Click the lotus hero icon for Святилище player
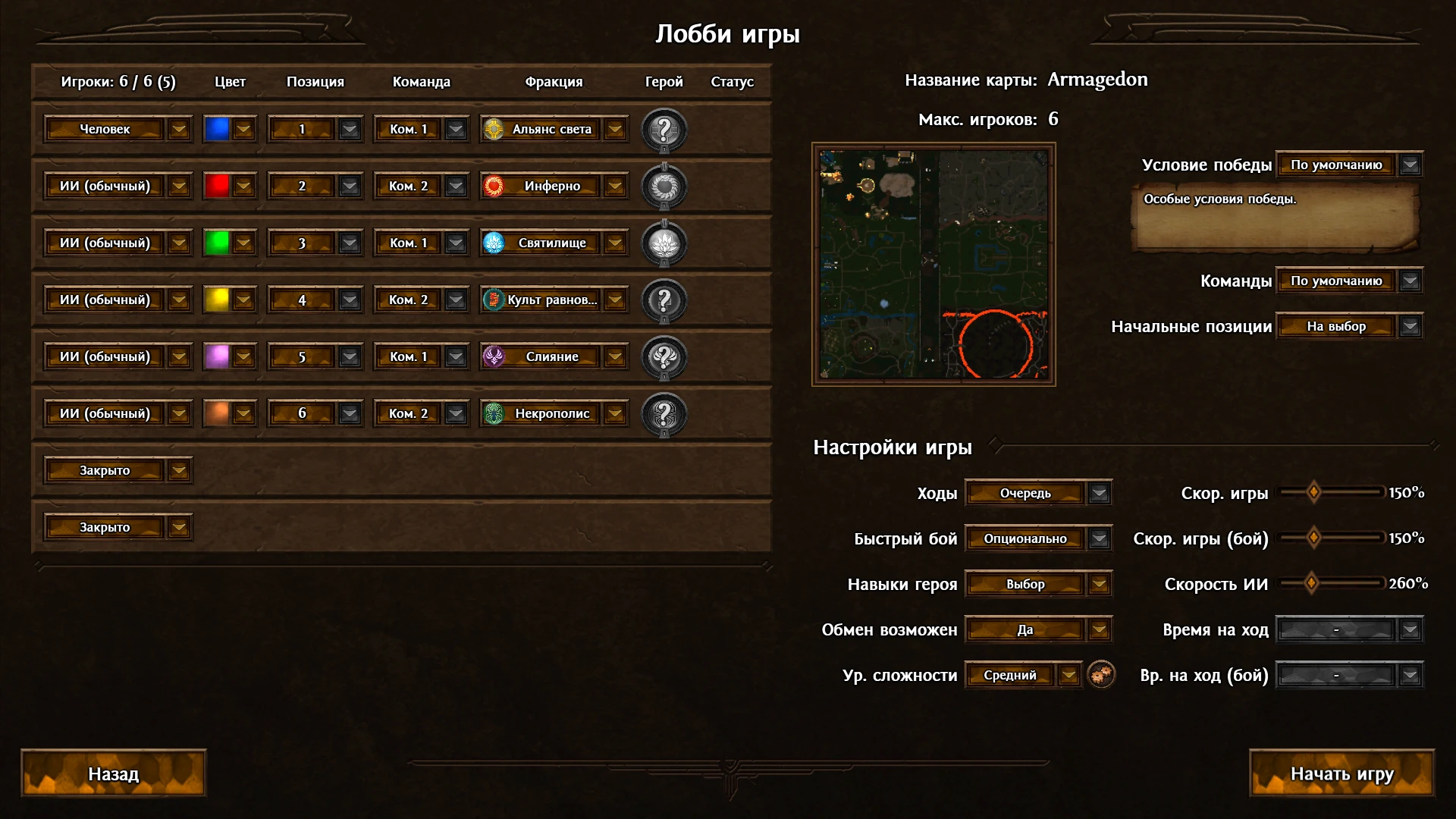 click(664, 243)
